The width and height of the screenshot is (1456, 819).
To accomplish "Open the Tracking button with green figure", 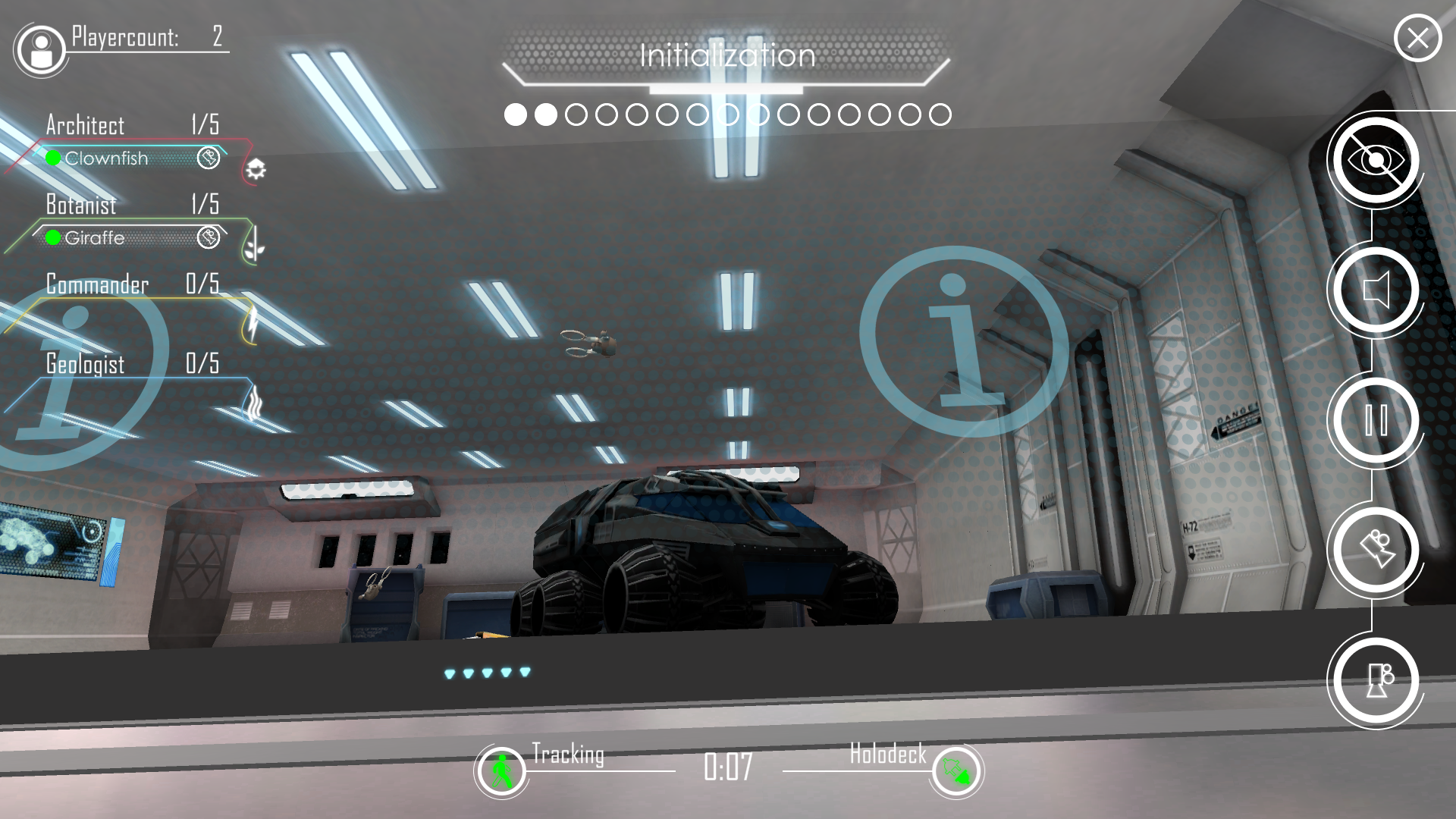I will [500, 771].
